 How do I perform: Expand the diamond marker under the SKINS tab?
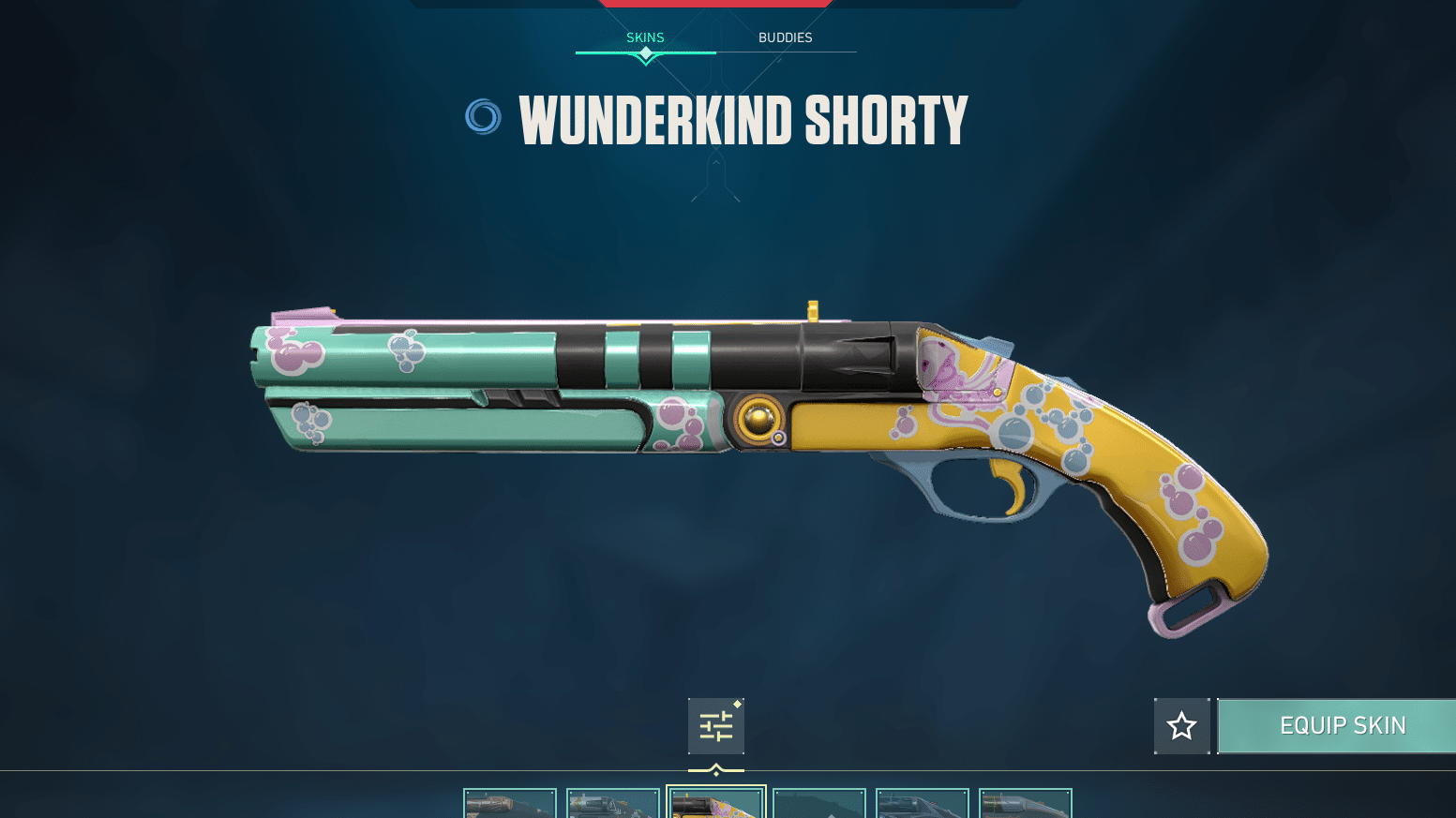645,55
